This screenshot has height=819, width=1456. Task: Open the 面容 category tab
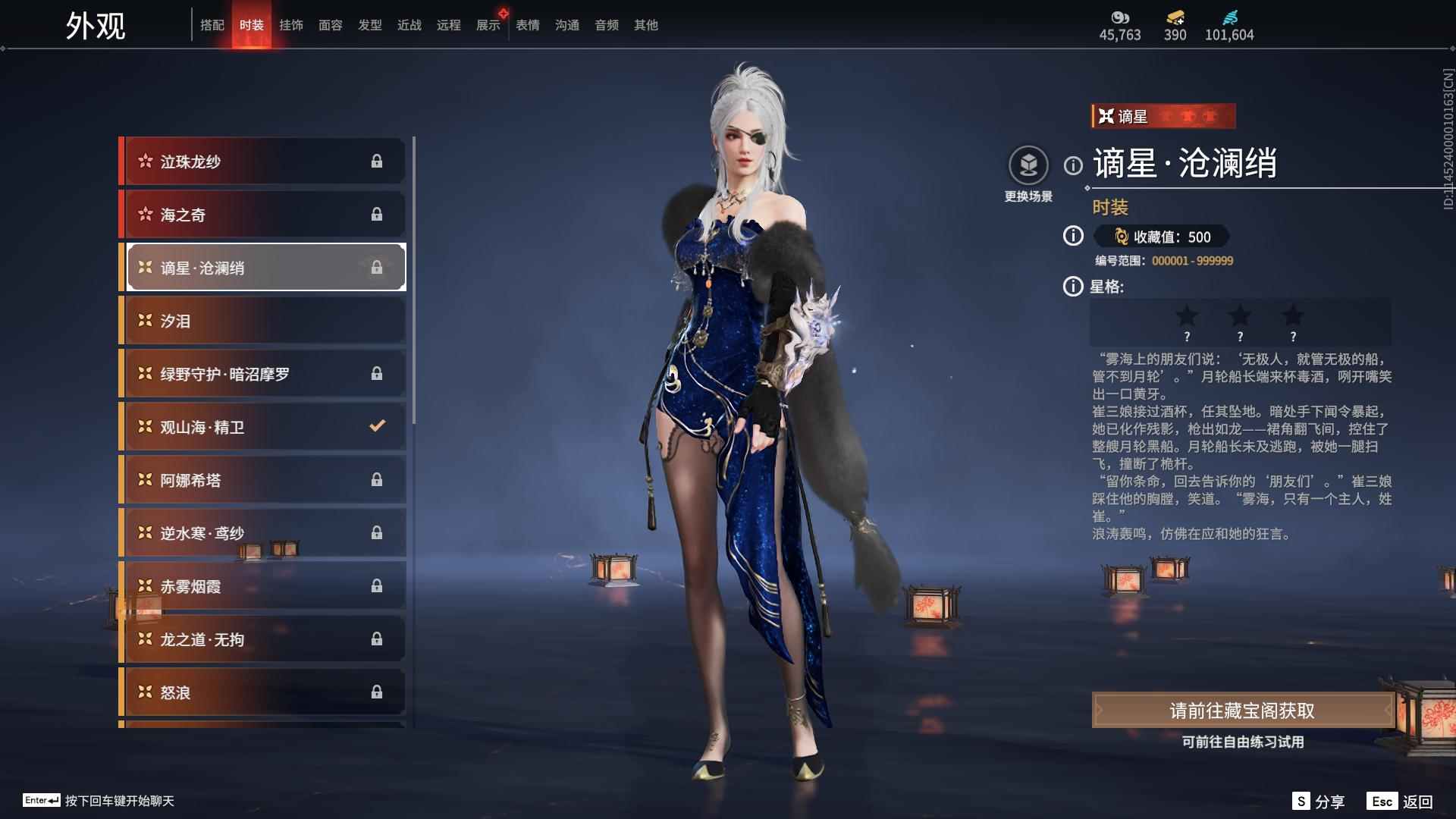[x=331, y=25]
